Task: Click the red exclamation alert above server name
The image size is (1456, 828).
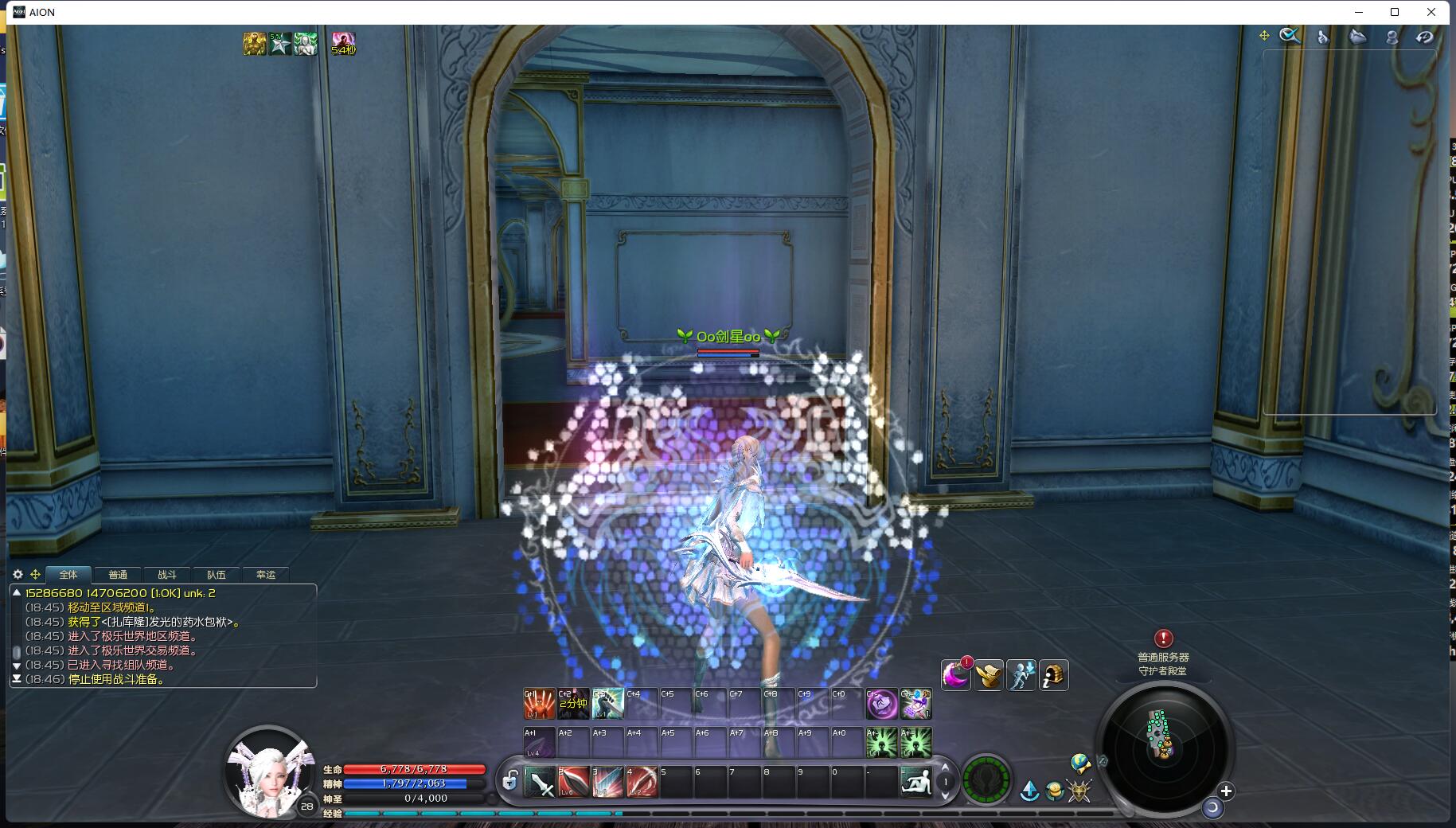Action: point(1163,639)
